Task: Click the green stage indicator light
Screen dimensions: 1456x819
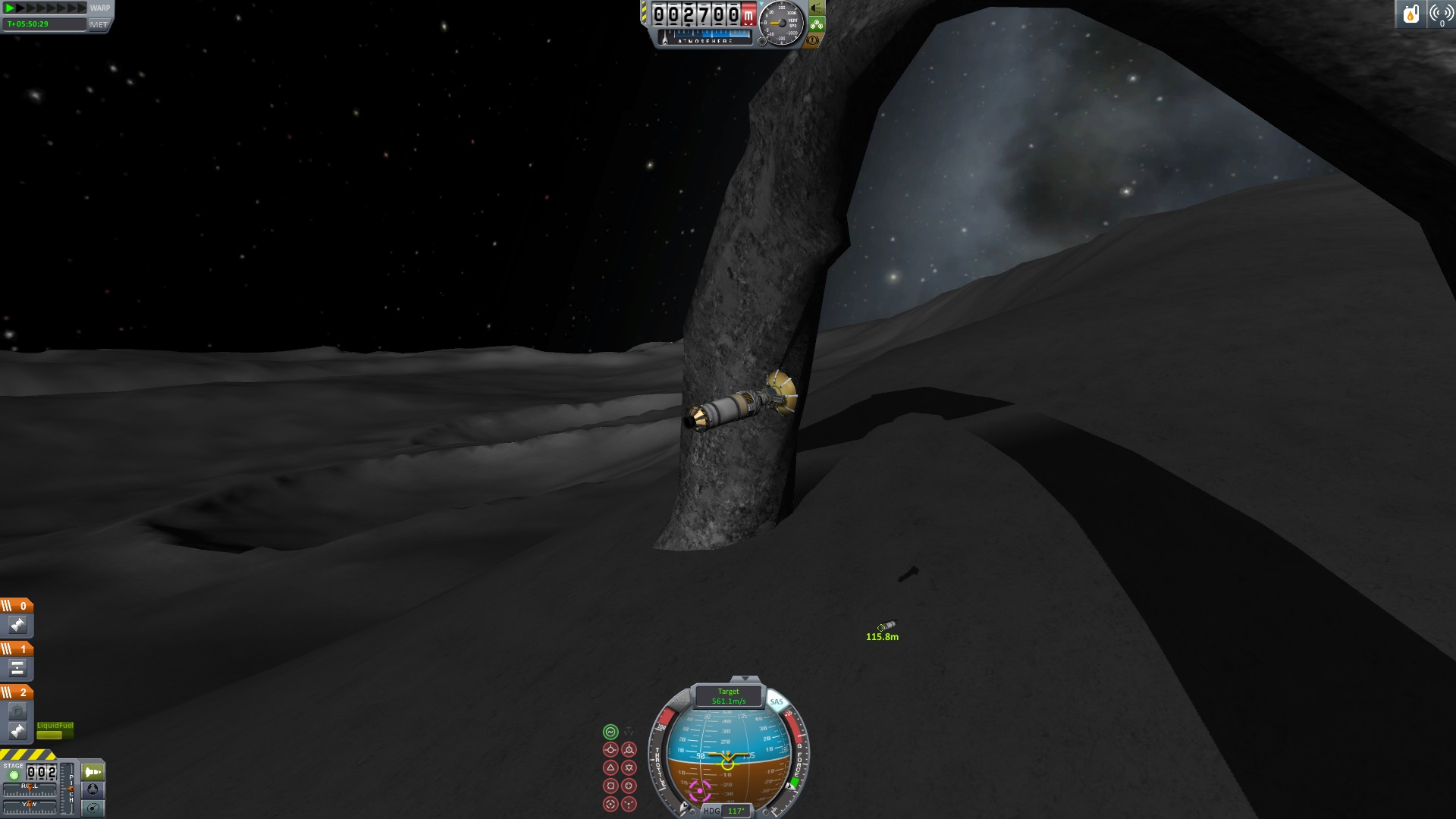Action: [14, 775]
